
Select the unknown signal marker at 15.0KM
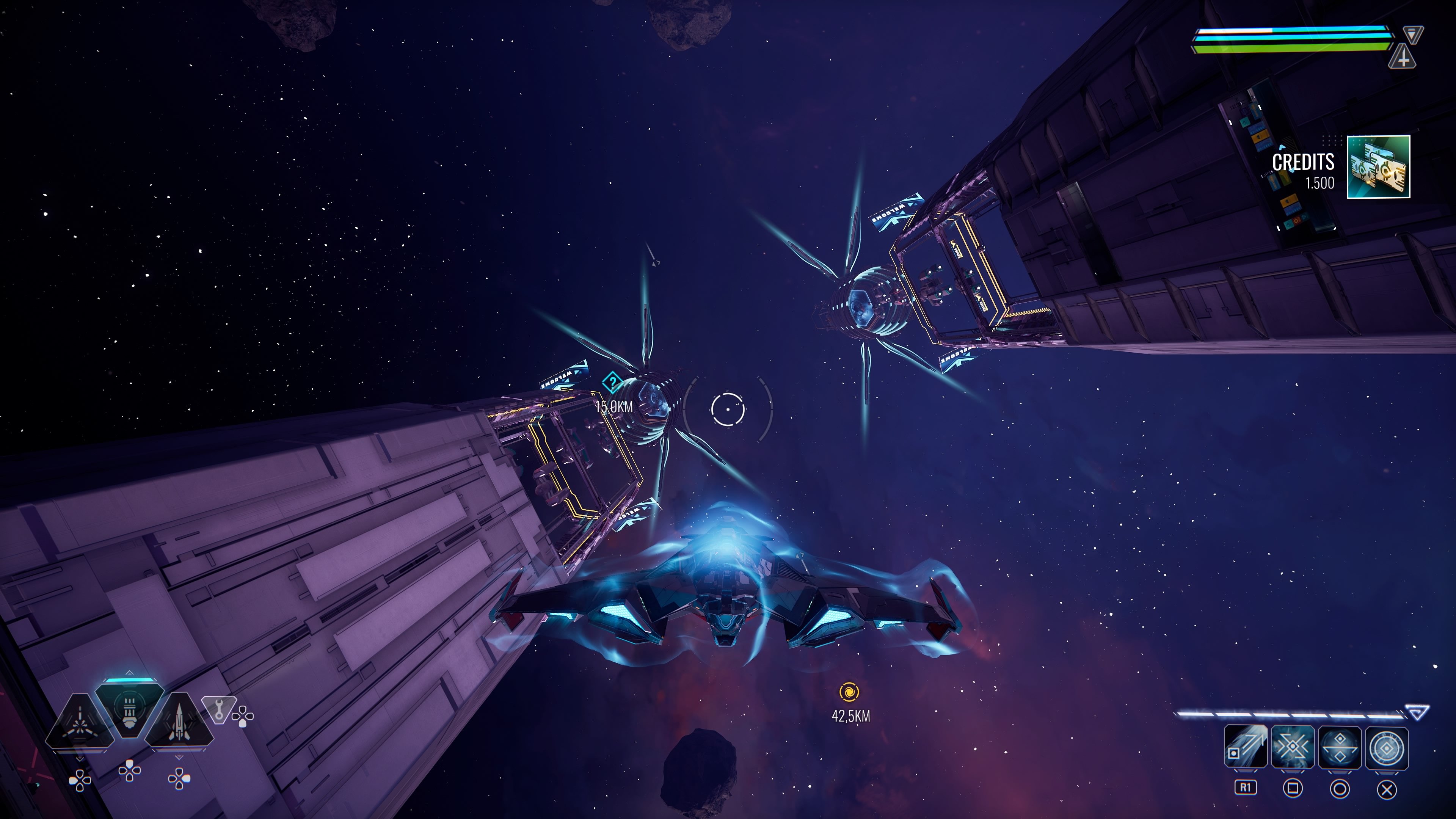tap(612, 383)
